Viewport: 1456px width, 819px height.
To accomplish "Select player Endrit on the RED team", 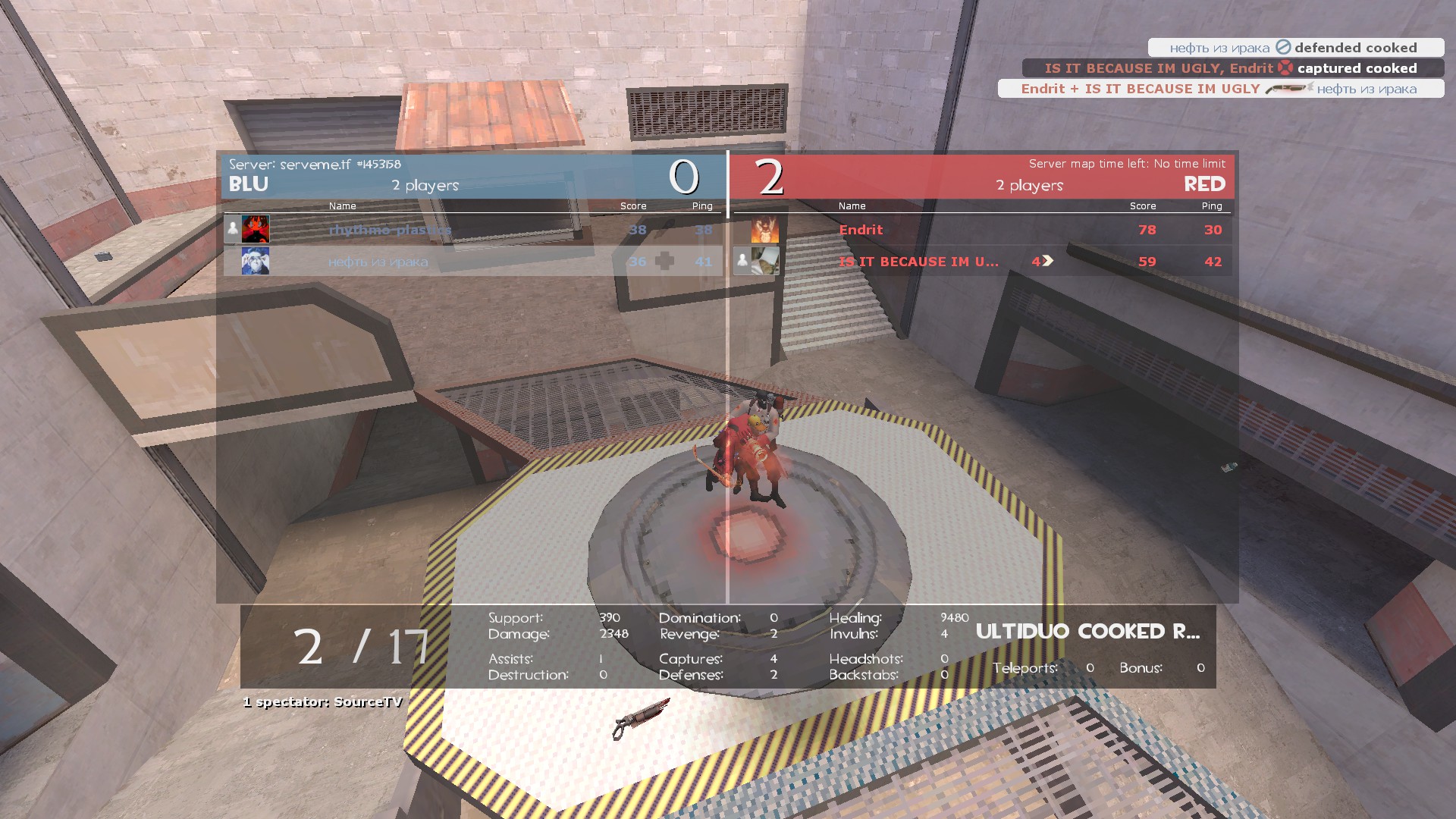I will [x=861, y=230].
